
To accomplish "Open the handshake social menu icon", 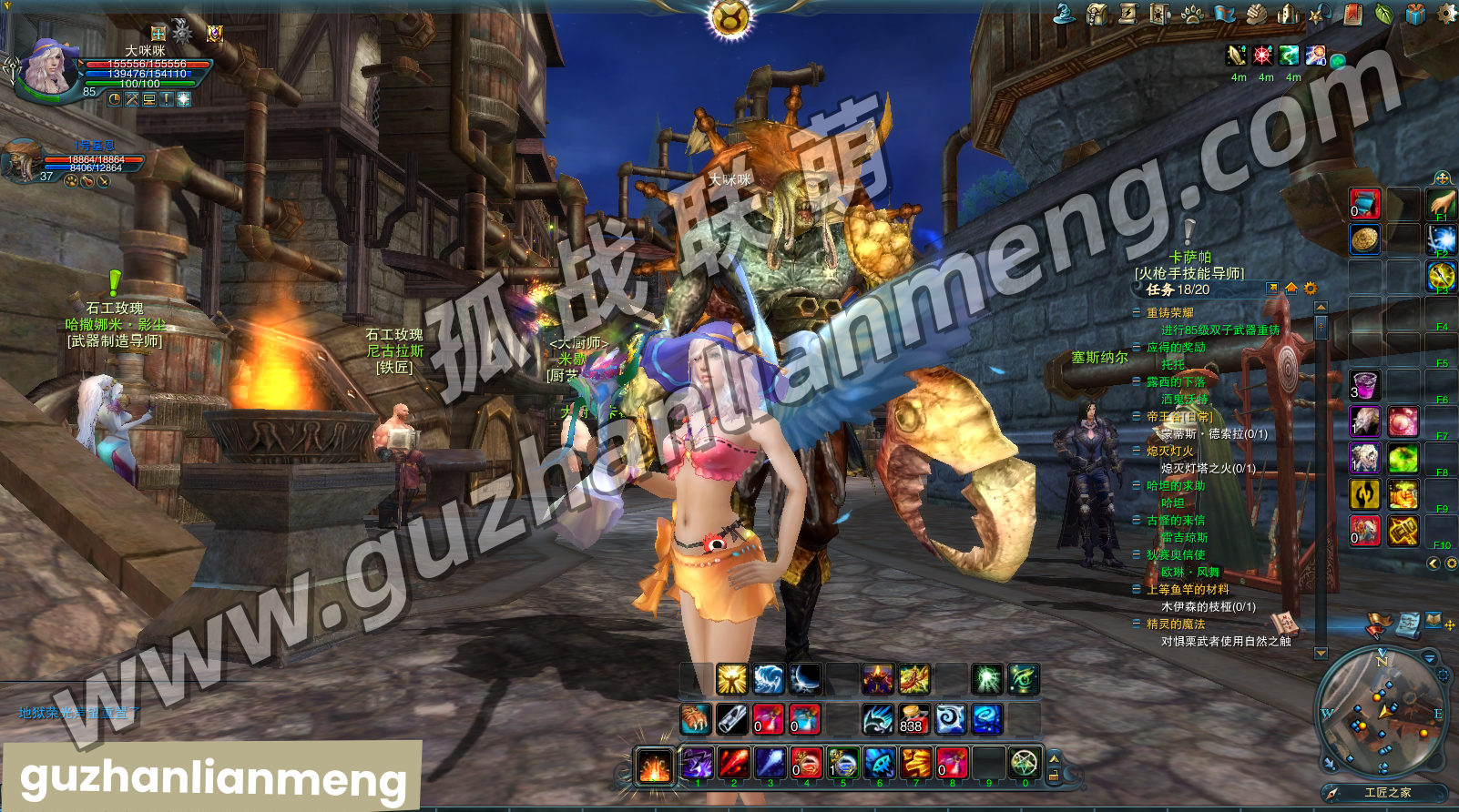I will pos(1256,14).
